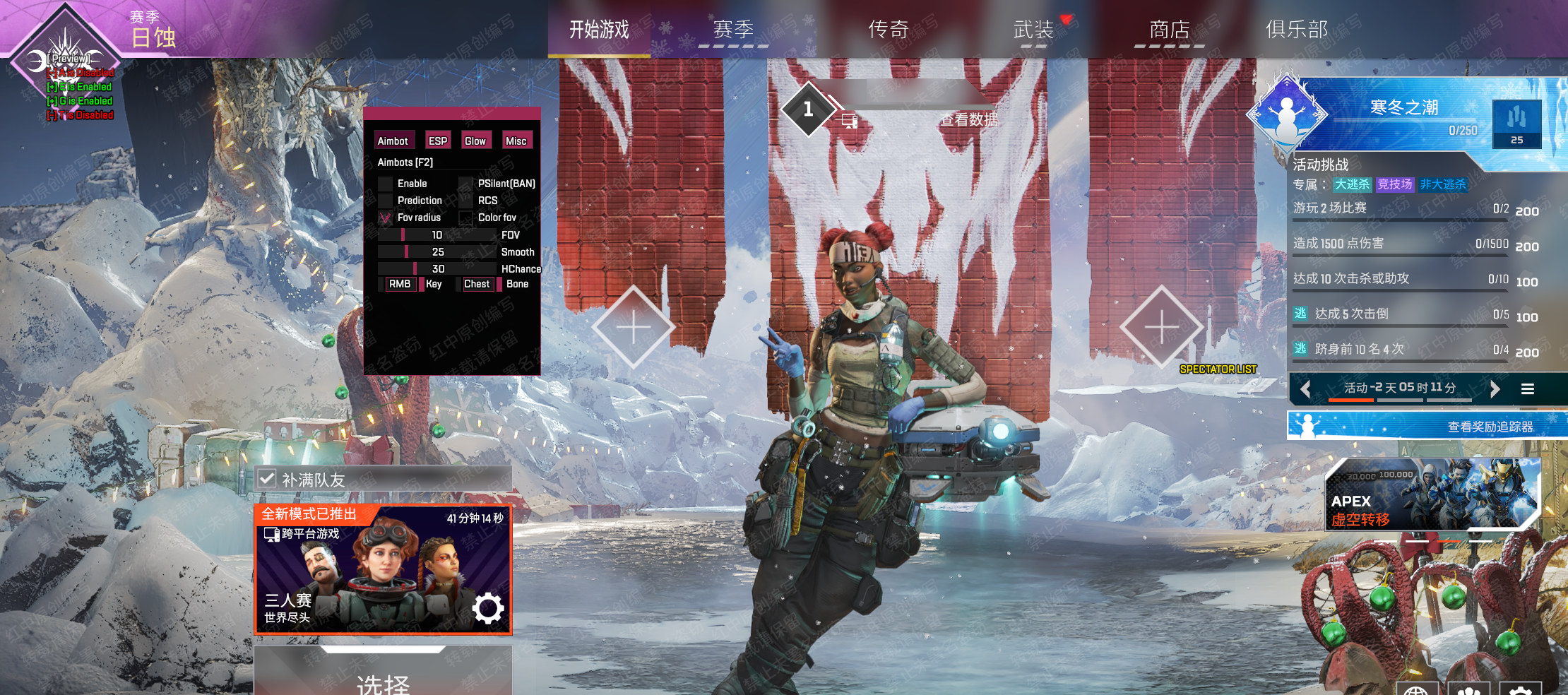Screen dimensions: 1568x695
Task: View player stats via 查看数据
Action: pyautogui.click(x=968, y=120)
